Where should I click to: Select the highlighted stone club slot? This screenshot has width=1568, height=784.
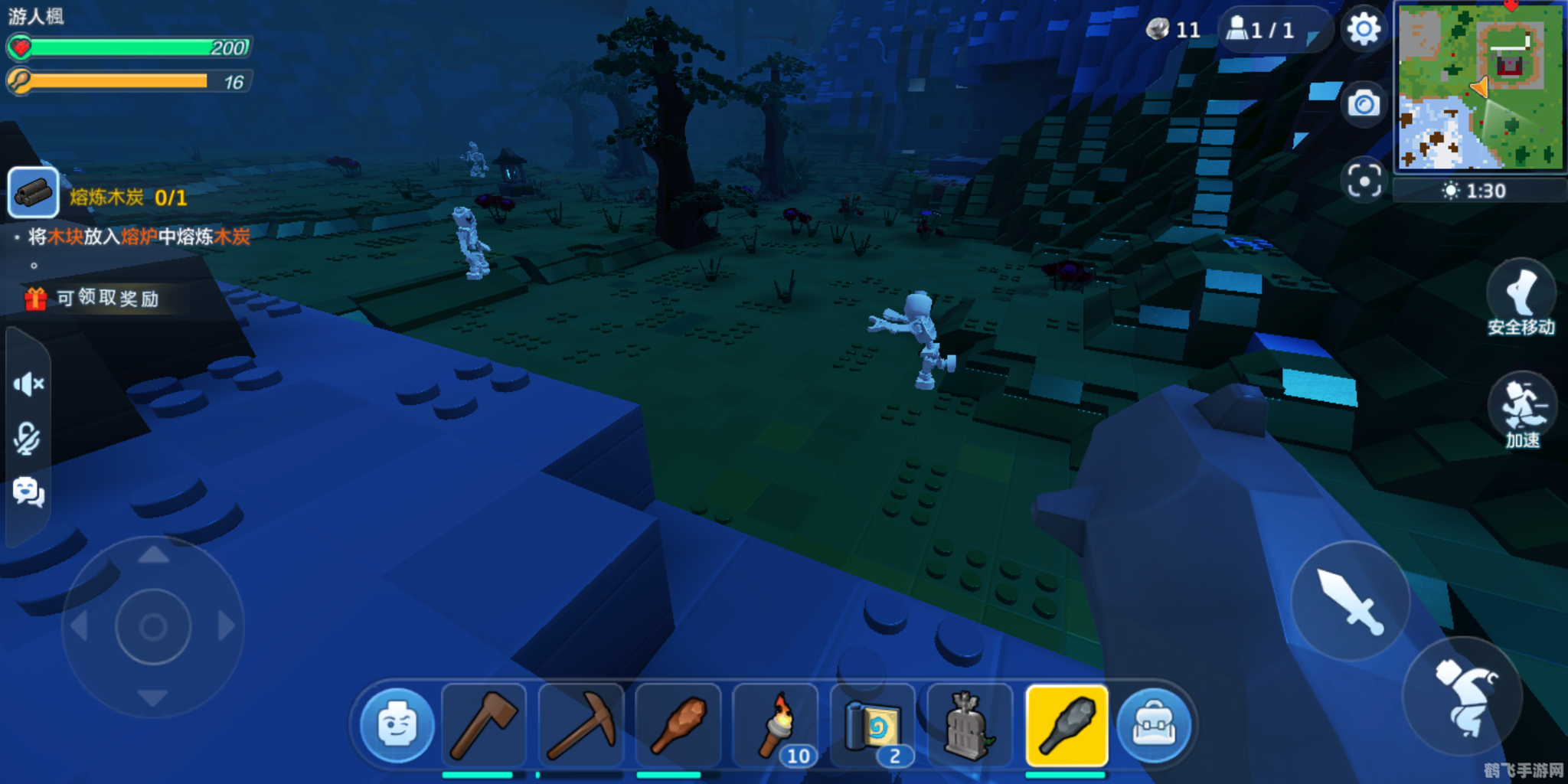pos(1067,725)
